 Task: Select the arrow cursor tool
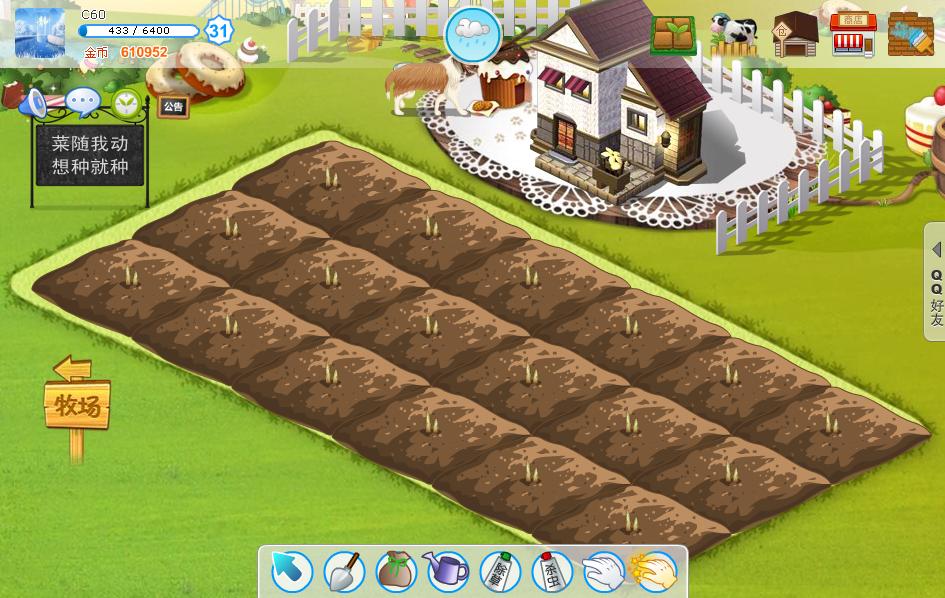292,571
